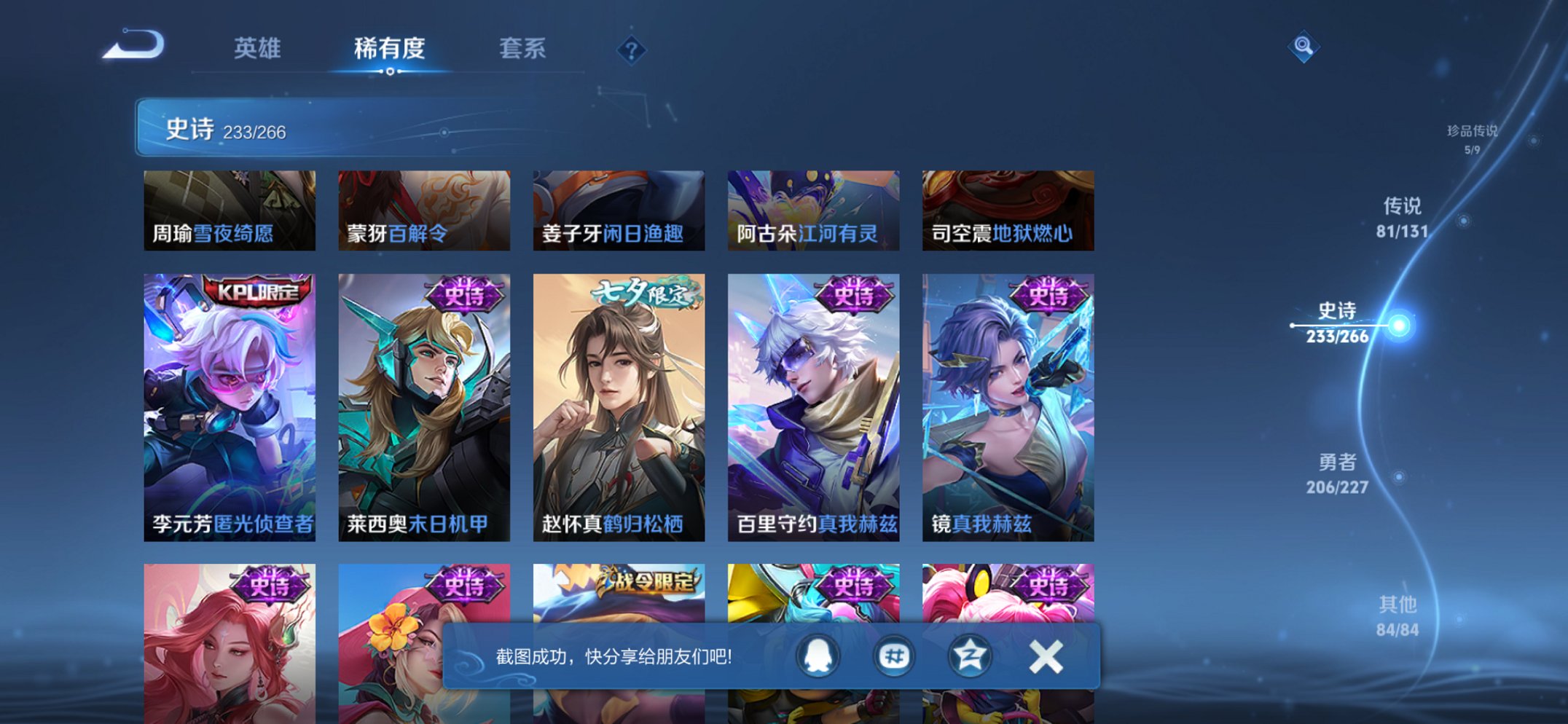Click the help question mark icon
This screenshot has height=724, width=1568.
631,50
